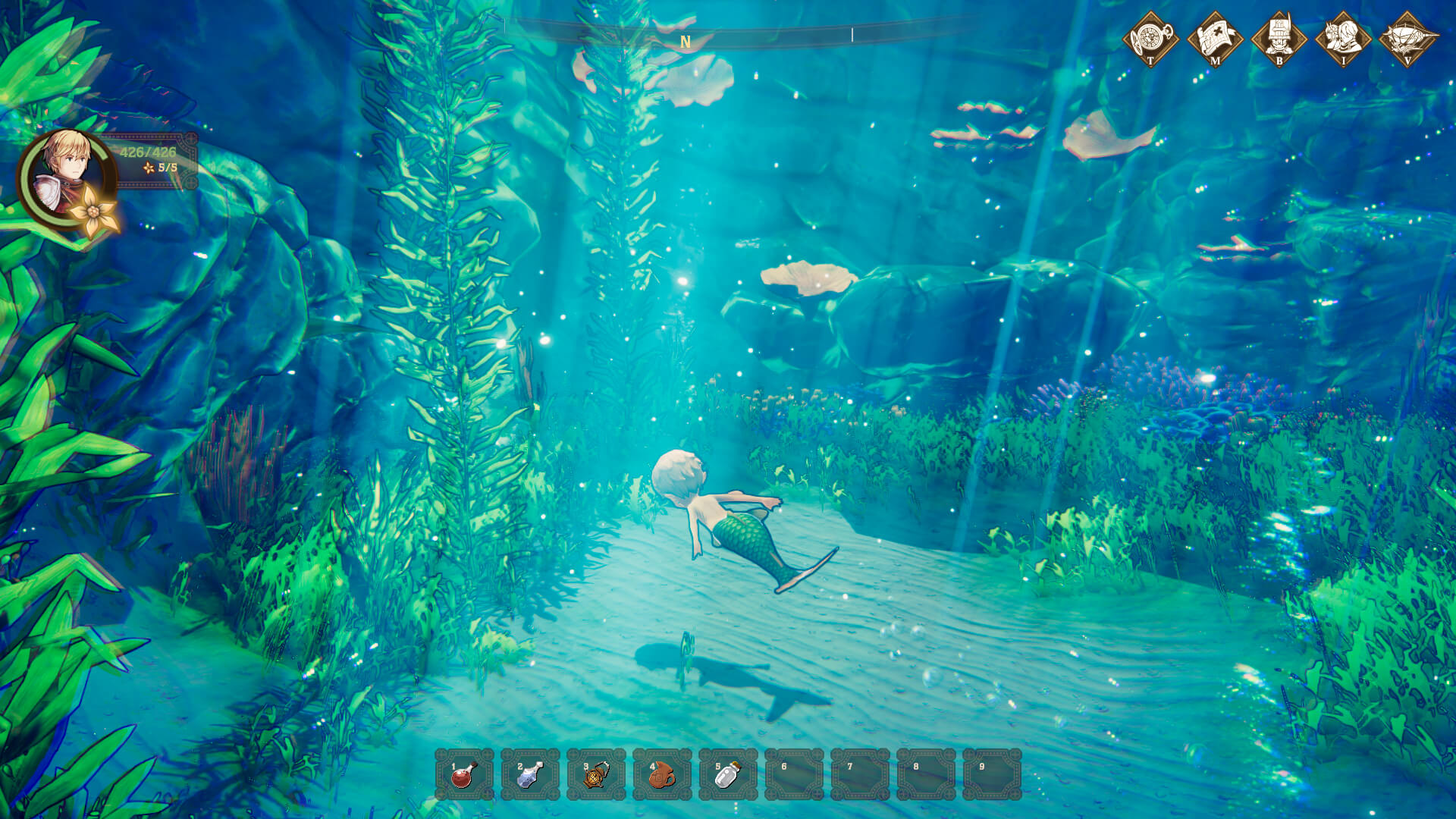
Task: Open the pocket watch menu icon
Action: [1150, 39]
